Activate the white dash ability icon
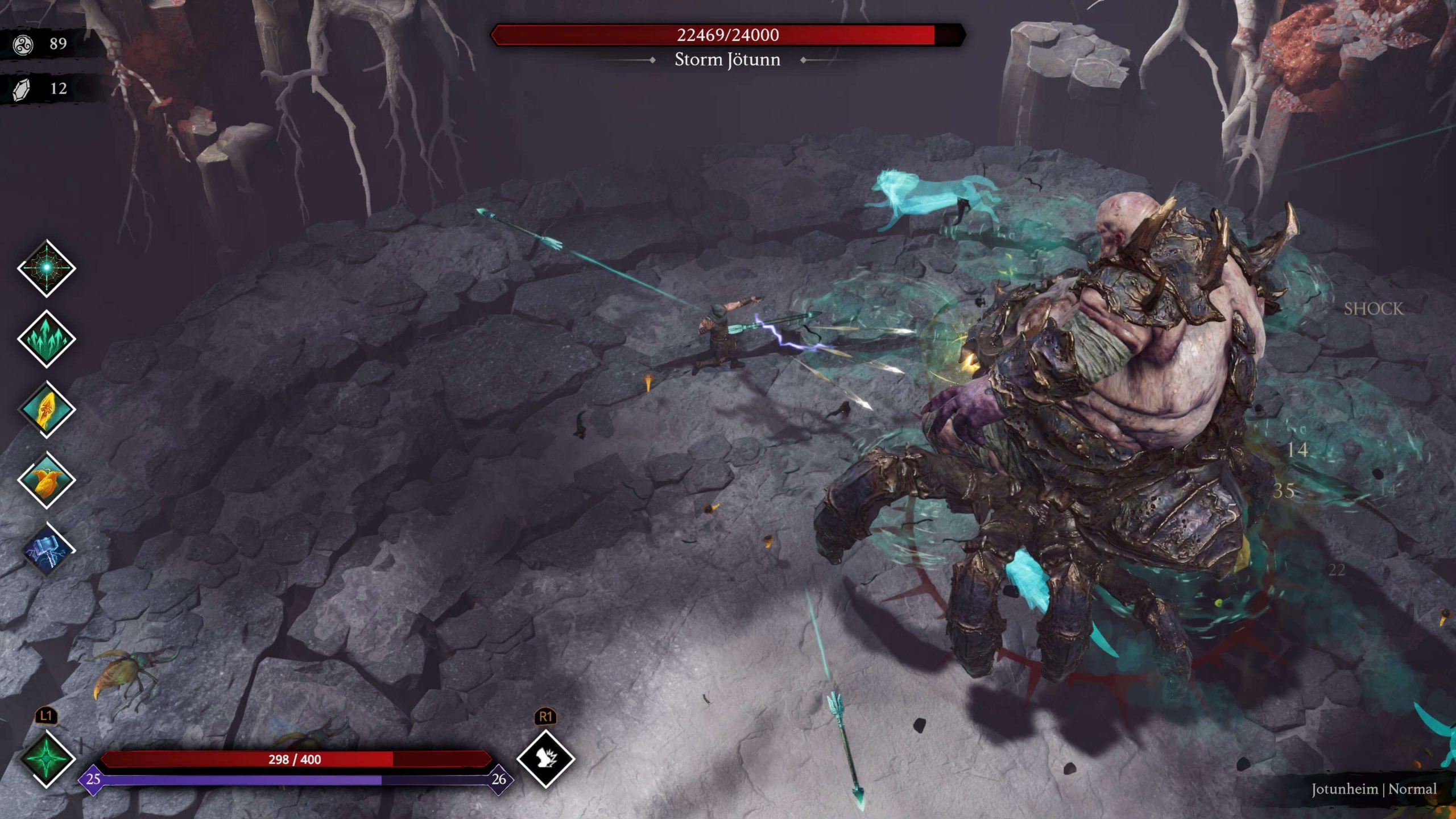Screen dimensions: 1456x819 [545, 758]
